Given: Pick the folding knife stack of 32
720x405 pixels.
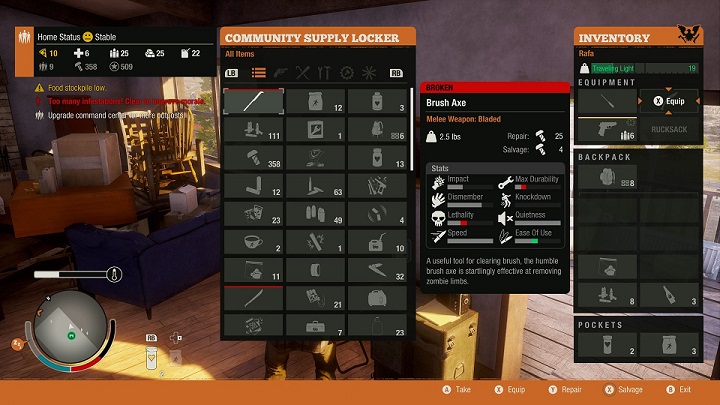Looking at the screenshot, I should [x=378, y=270].
